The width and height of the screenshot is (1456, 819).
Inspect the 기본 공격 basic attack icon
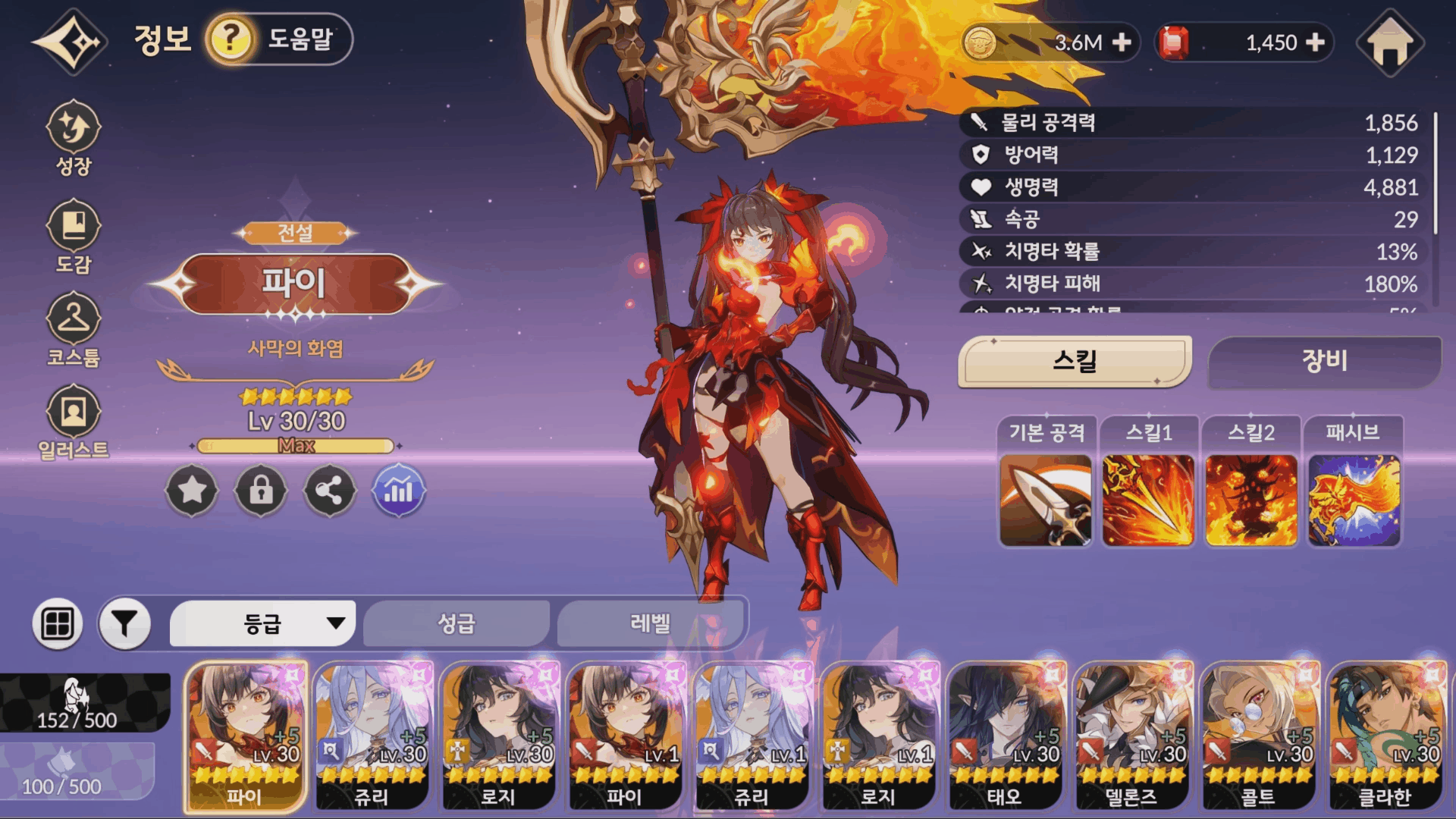1046,500
